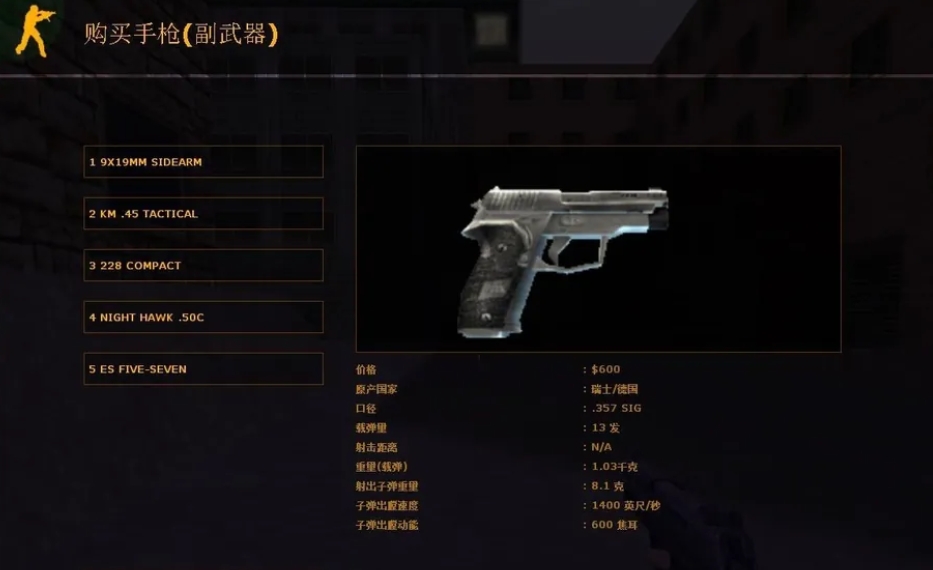Select the 9X19MM Sidearm pistol

pyautogui.click(x=203, y=162)
